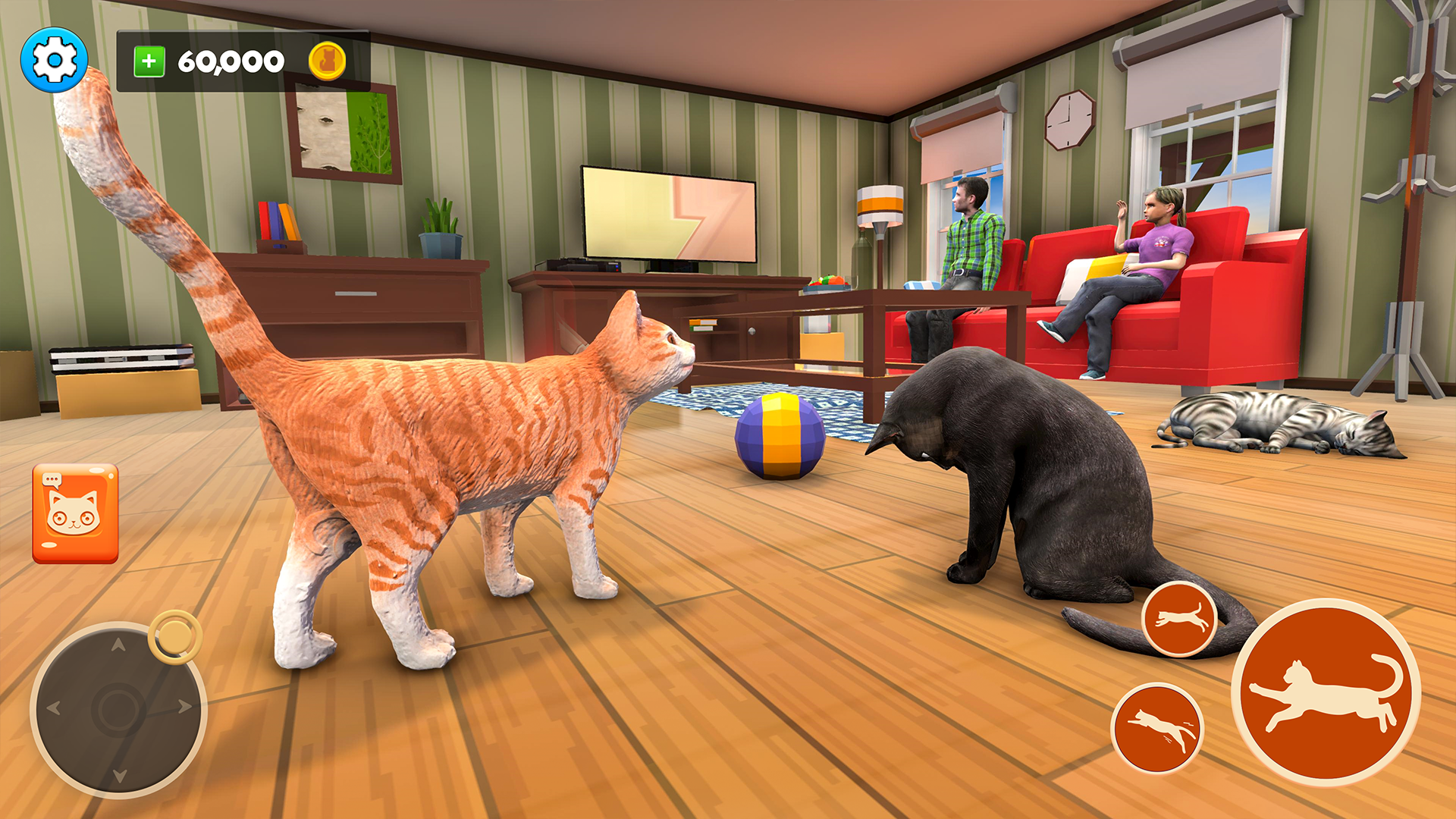The width and height of the screenshot is (1456, 819).
Task: Open the settings gear menu
Action: tap(53, 58)
